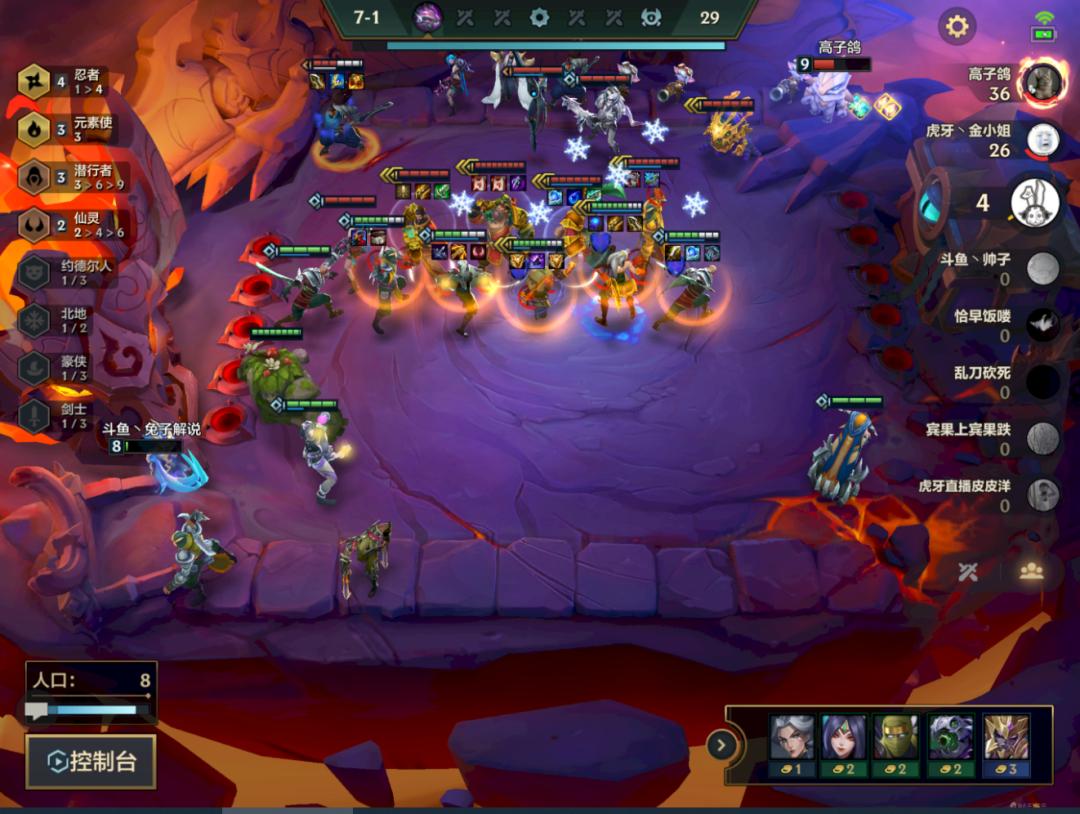The image size is (1080, 814).
Task: View player 高子鸽's board
Action: (x=1042, y=83)
